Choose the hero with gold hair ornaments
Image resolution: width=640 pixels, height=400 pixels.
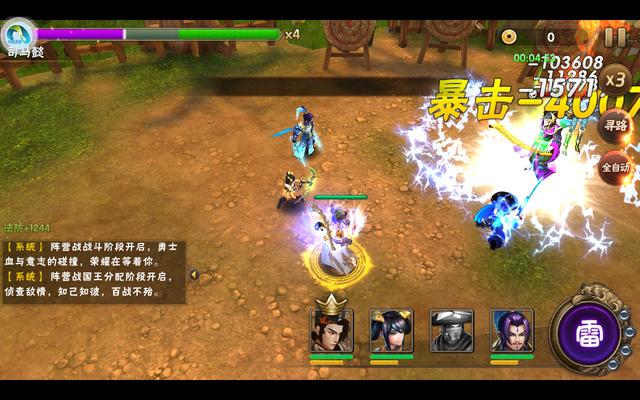pyautogui.click(x=391, y=330)
